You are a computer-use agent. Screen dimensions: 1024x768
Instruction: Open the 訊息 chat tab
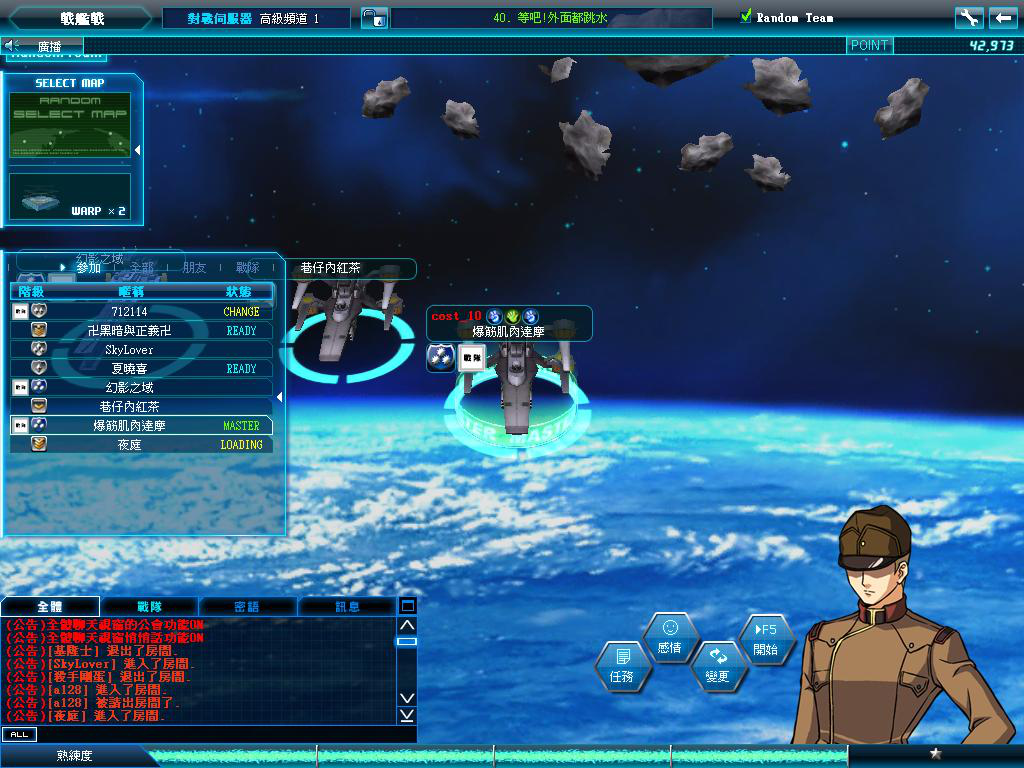coord(347,606)
